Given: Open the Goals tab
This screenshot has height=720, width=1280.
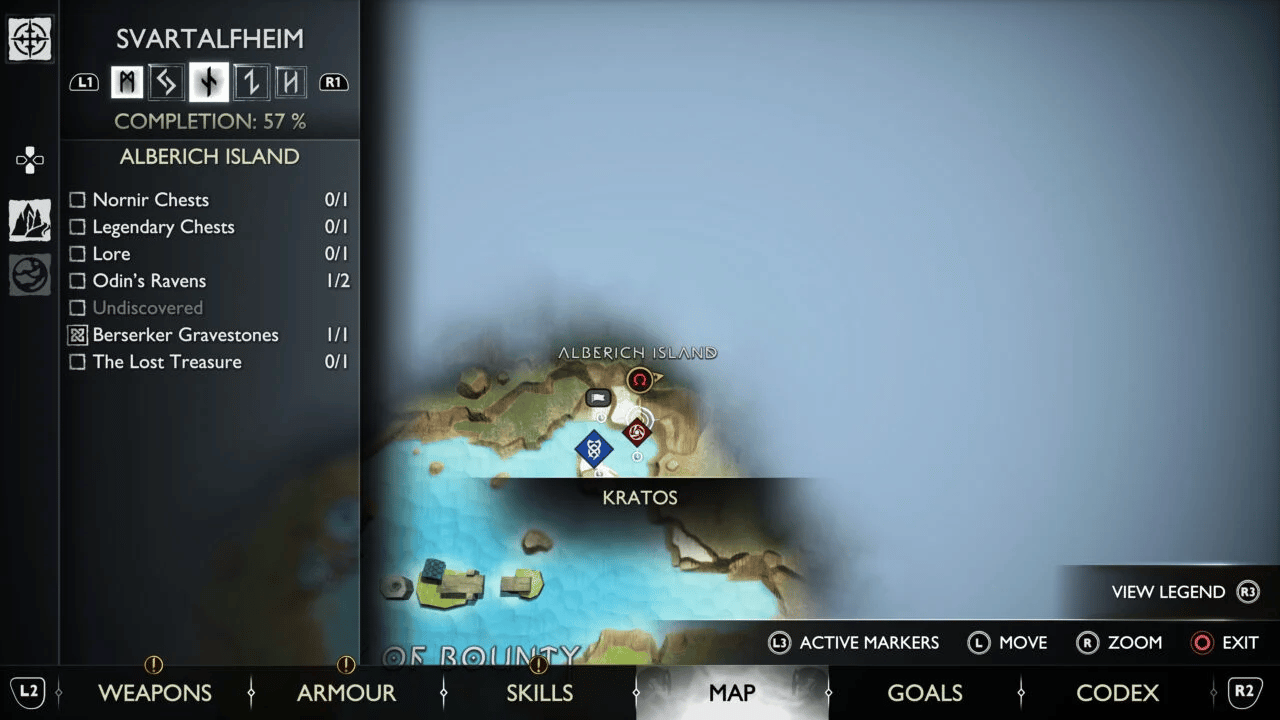Looking at the screenshot, I should point(924,693).
